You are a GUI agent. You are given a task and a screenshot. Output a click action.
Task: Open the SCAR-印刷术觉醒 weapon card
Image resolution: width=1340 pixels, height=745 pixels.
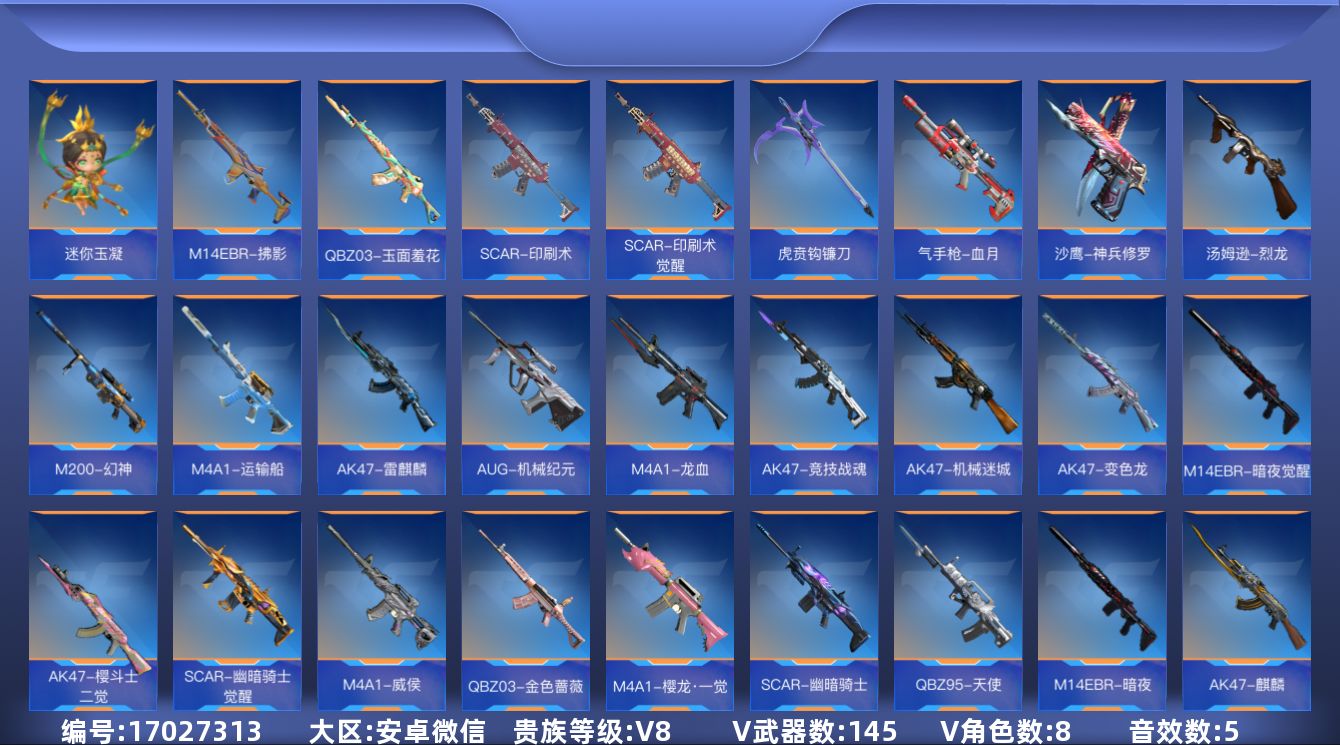pyautogui.click(x=669, y=165)
